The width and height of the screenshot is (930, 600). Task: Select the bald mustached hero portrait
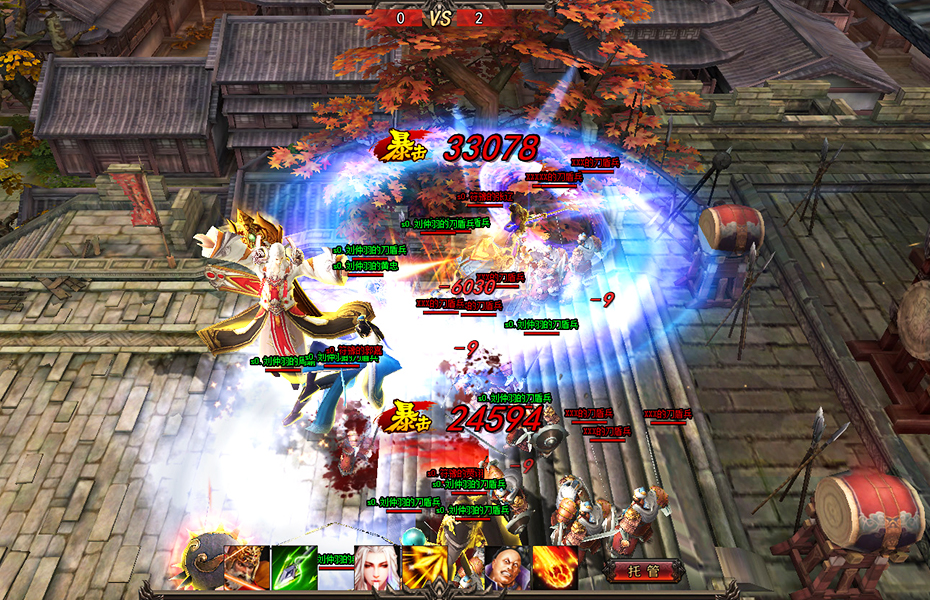click(507, 567)
